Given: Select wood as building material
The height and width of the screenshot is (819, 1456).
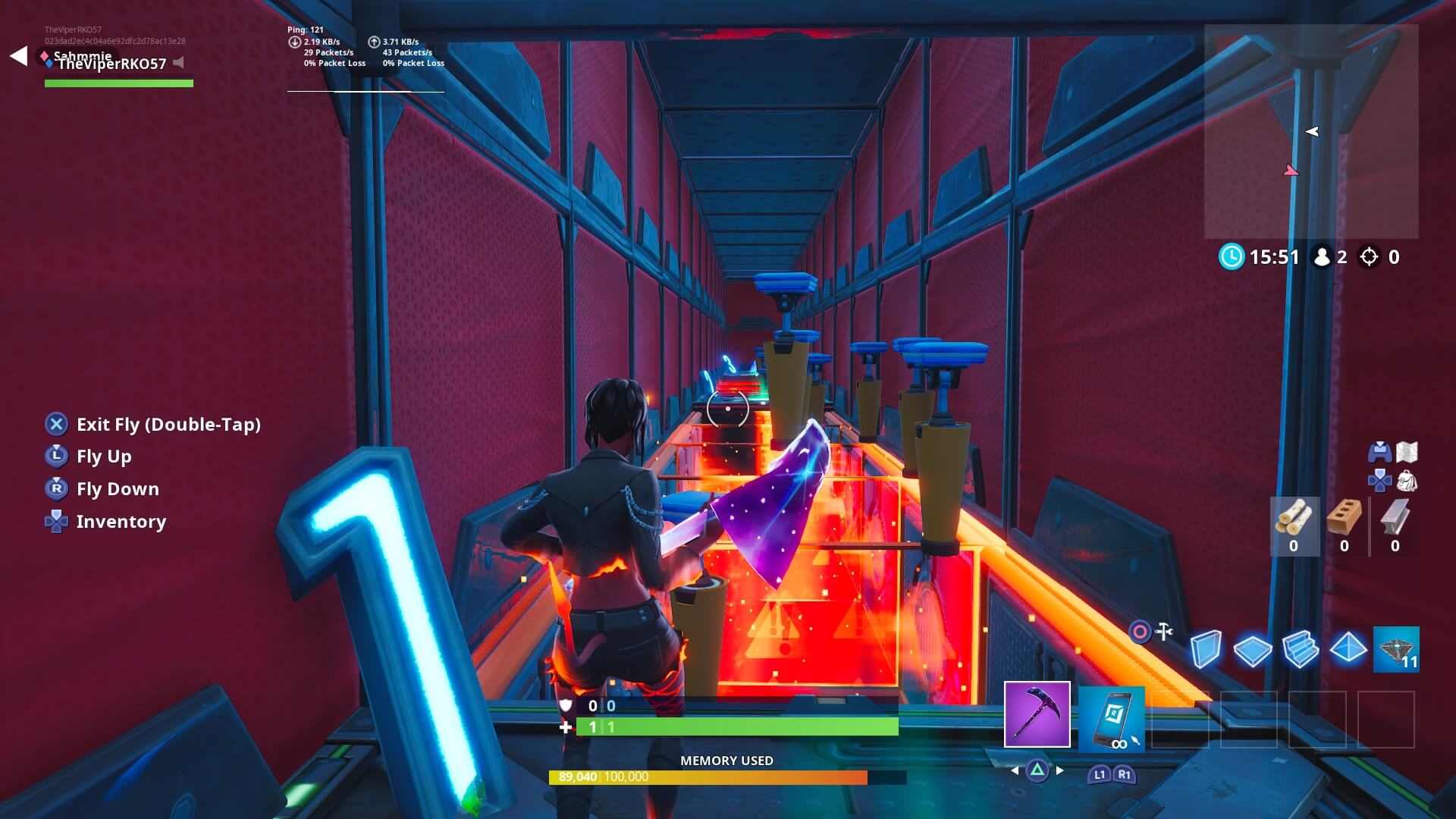Looking at the screenshot, I should coord(1294,526).
